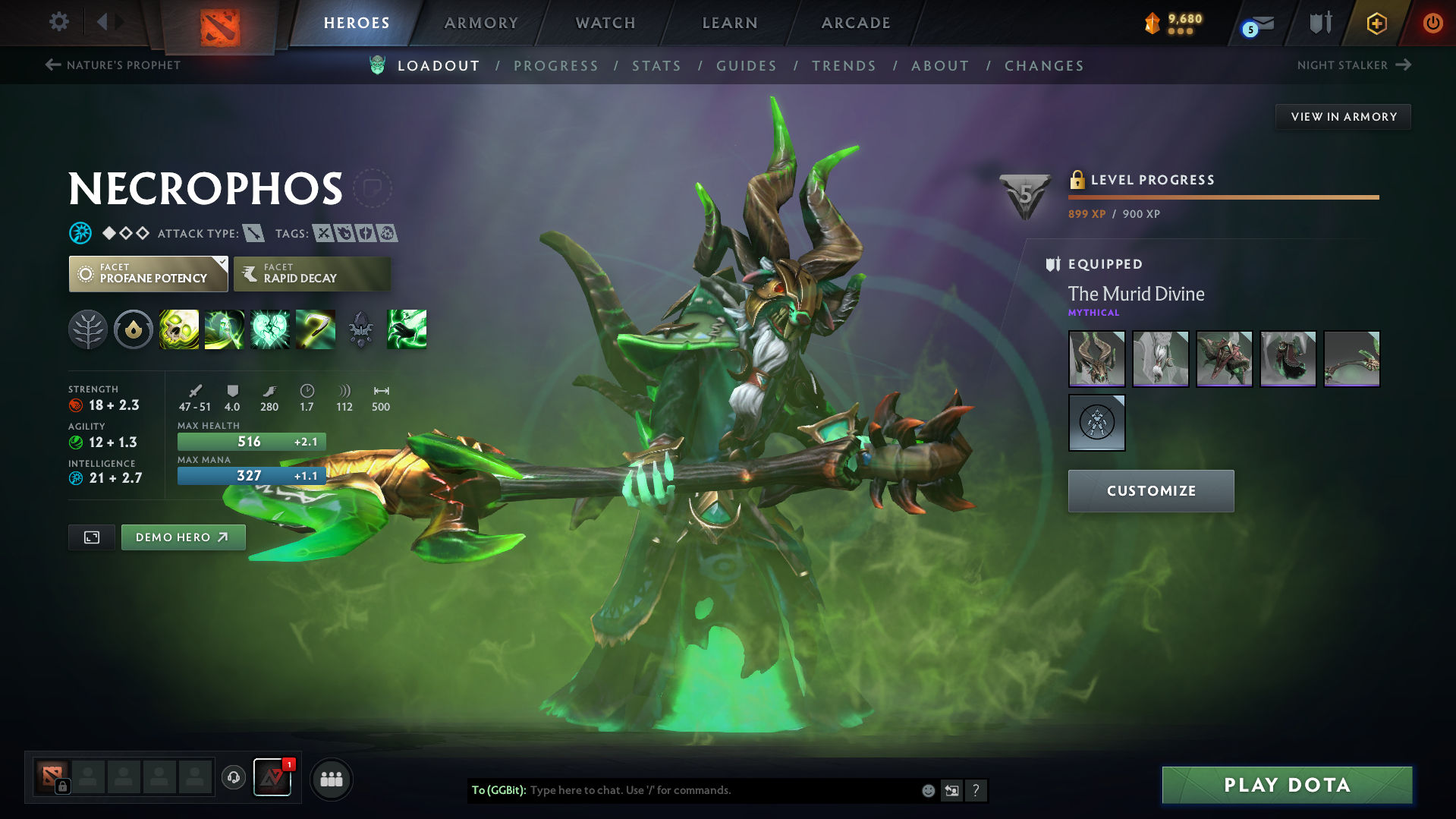1456x819 pixels.
Task: Open the settings gear icon
Action: pos(58,22)
